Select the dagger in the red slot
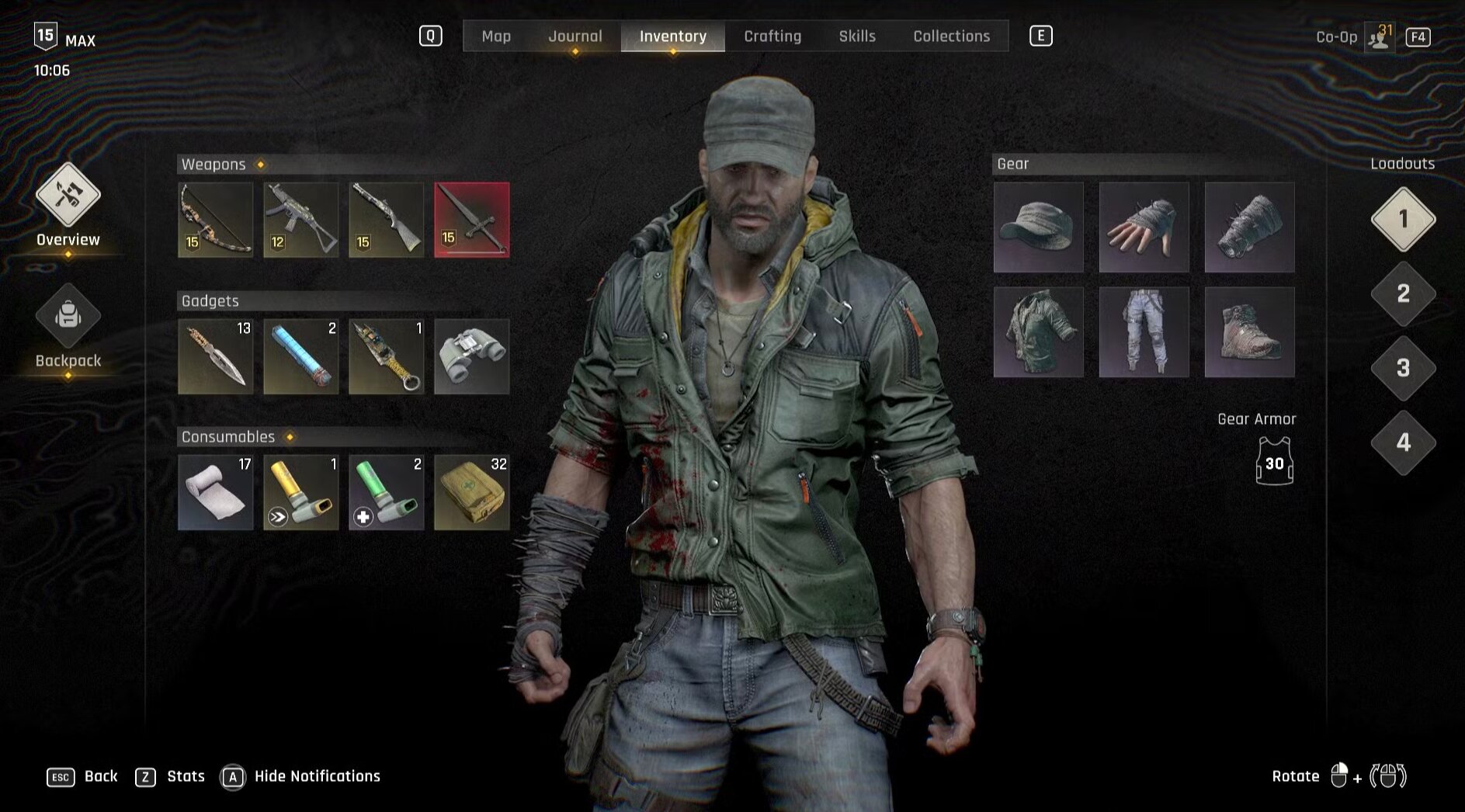Viewport: 1465px width, 812px height. [x=472, y=220]
